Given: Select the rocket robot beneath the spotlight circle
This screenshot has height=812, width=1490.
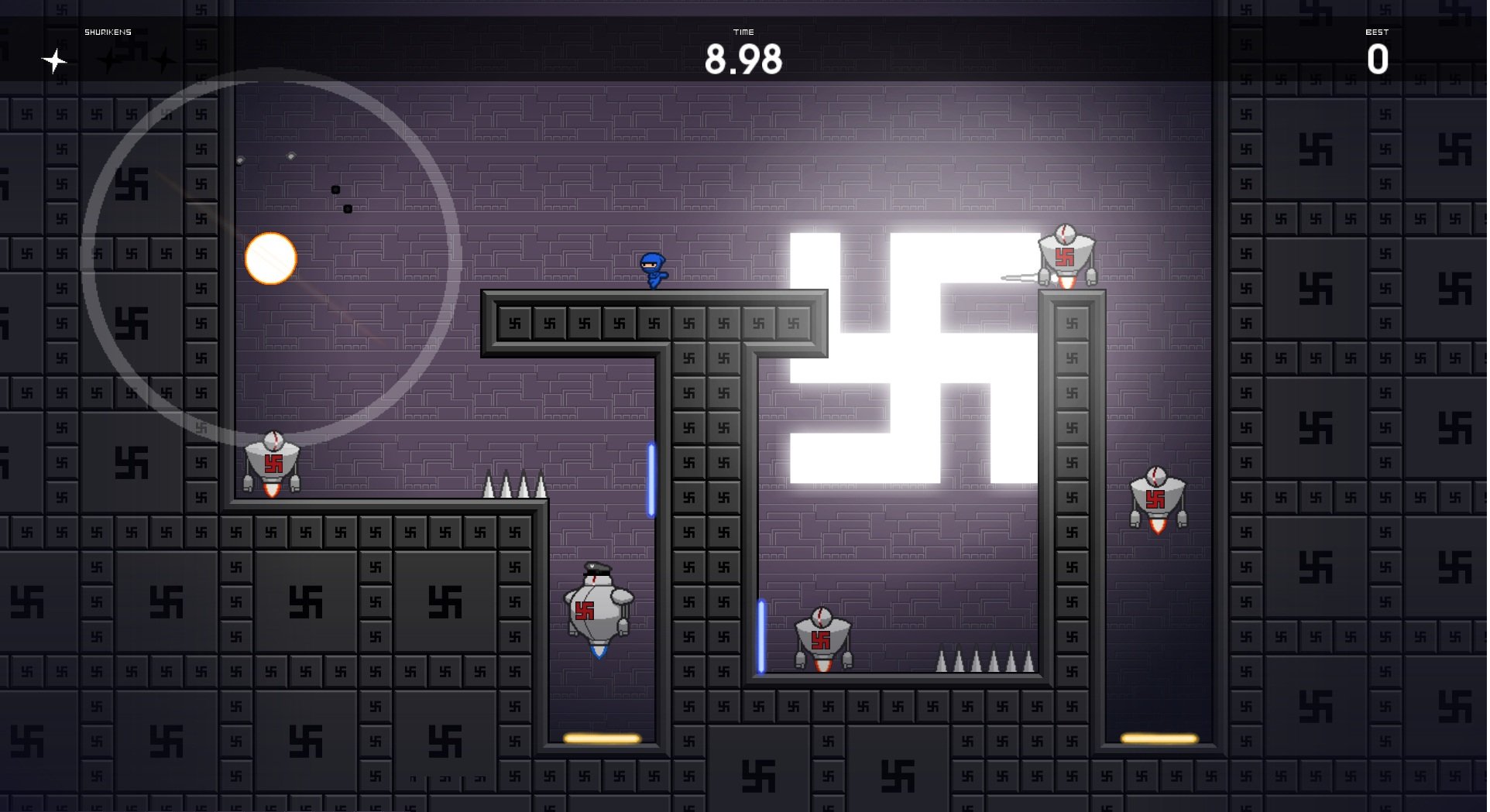Looking at the screenshot, I should pos(273,464).
